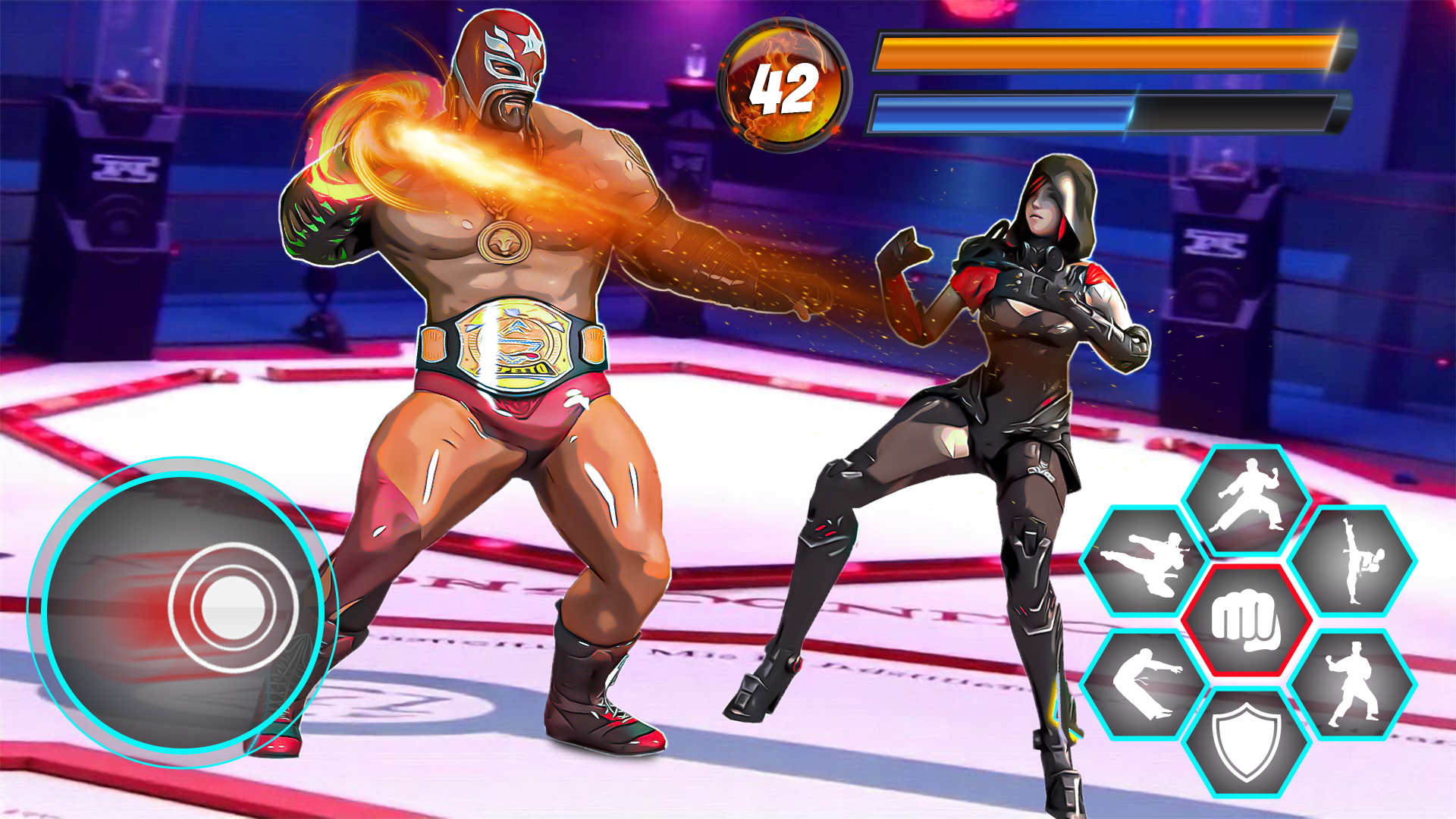
Task: Click the orange player health bar
Action: tap(1100, 53)
